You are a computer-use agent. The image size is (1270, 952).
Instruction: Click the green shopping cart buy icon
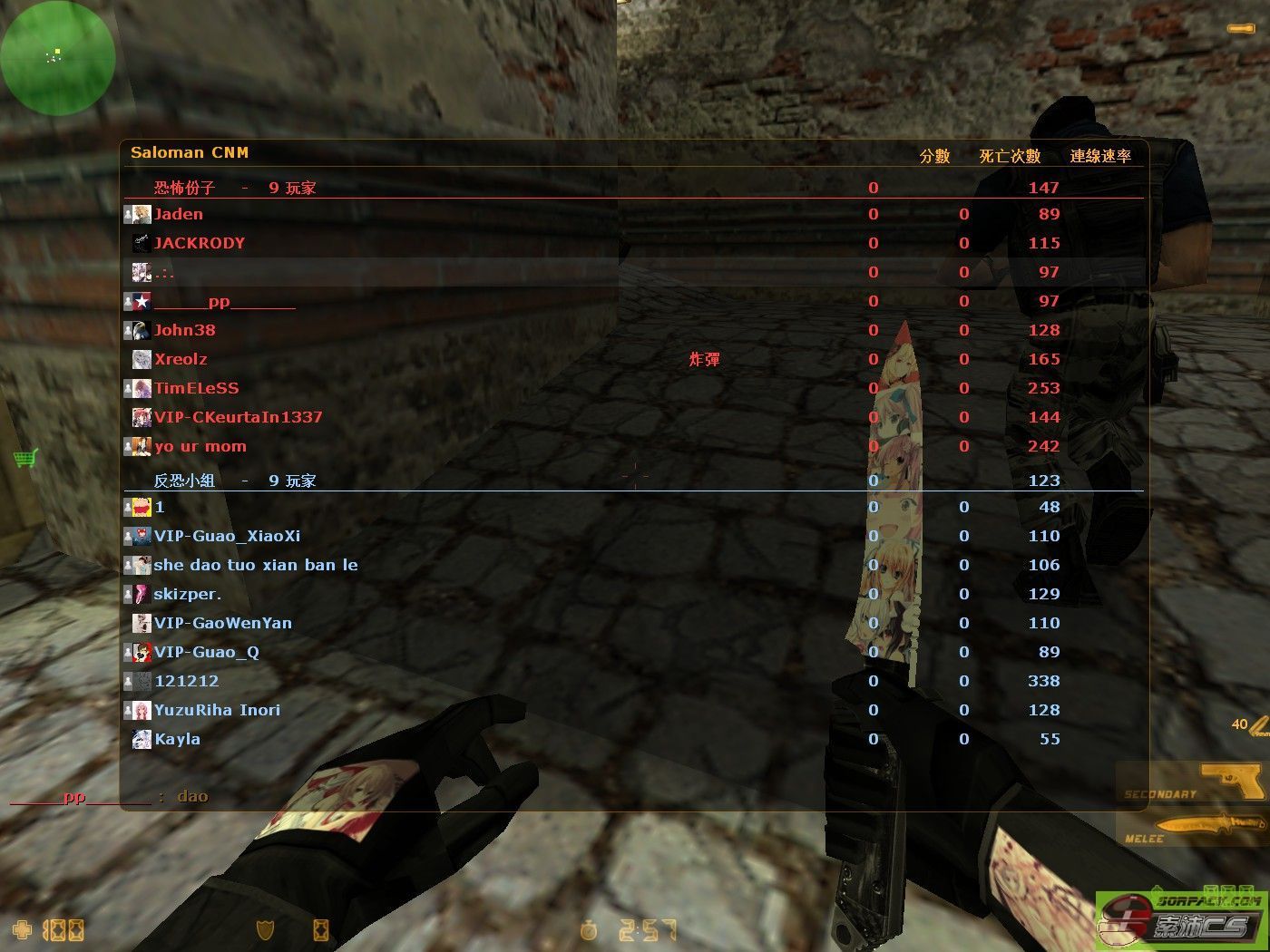(x=25, y=458)
